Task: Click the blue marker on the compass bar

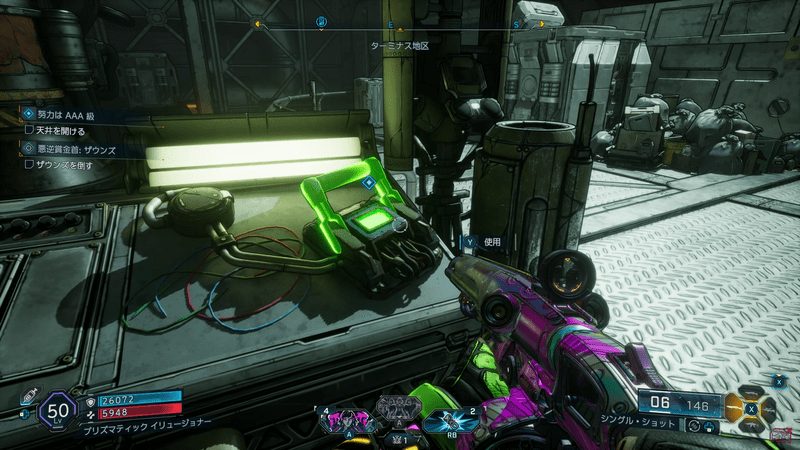Action: [321, 22]
